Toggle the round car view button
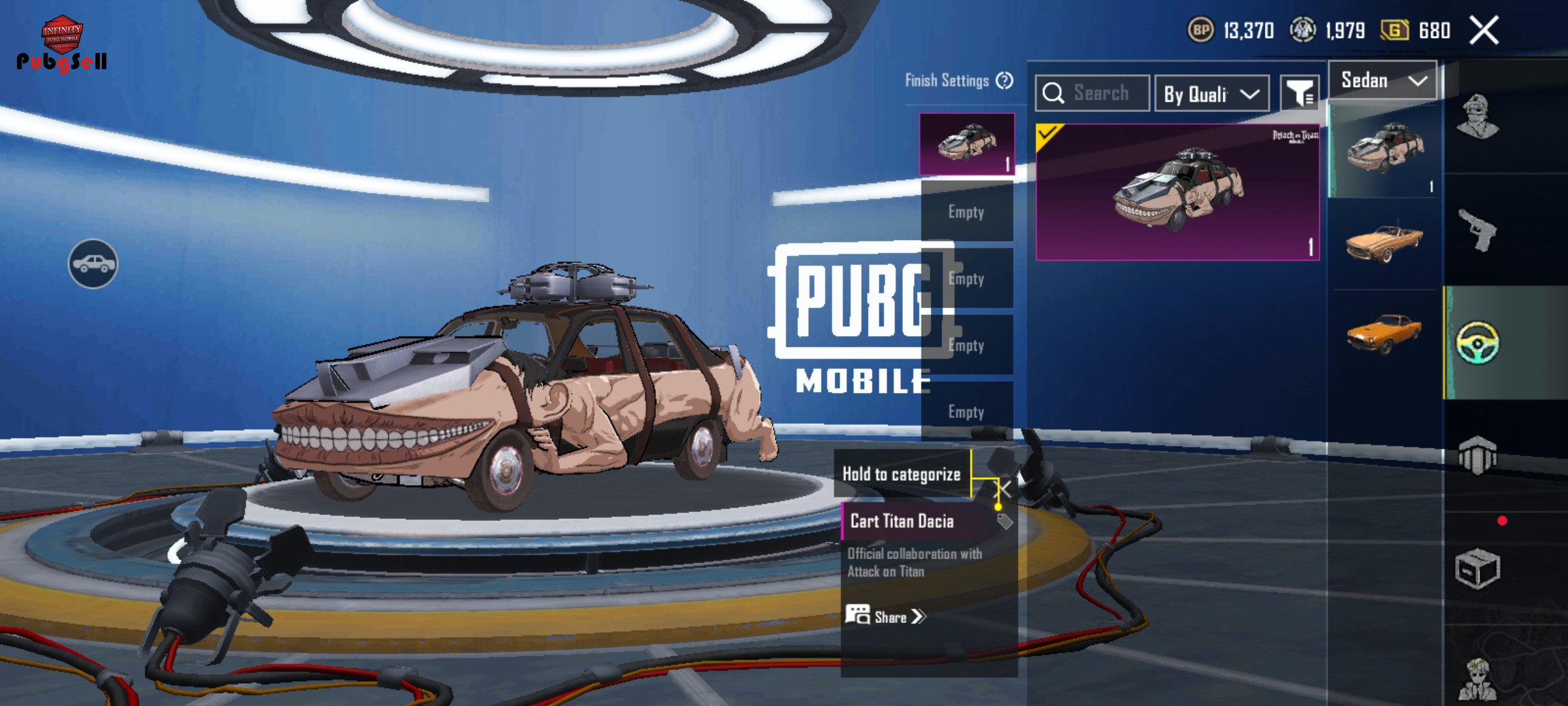The image size is (1568, 706). click(93, 263)
